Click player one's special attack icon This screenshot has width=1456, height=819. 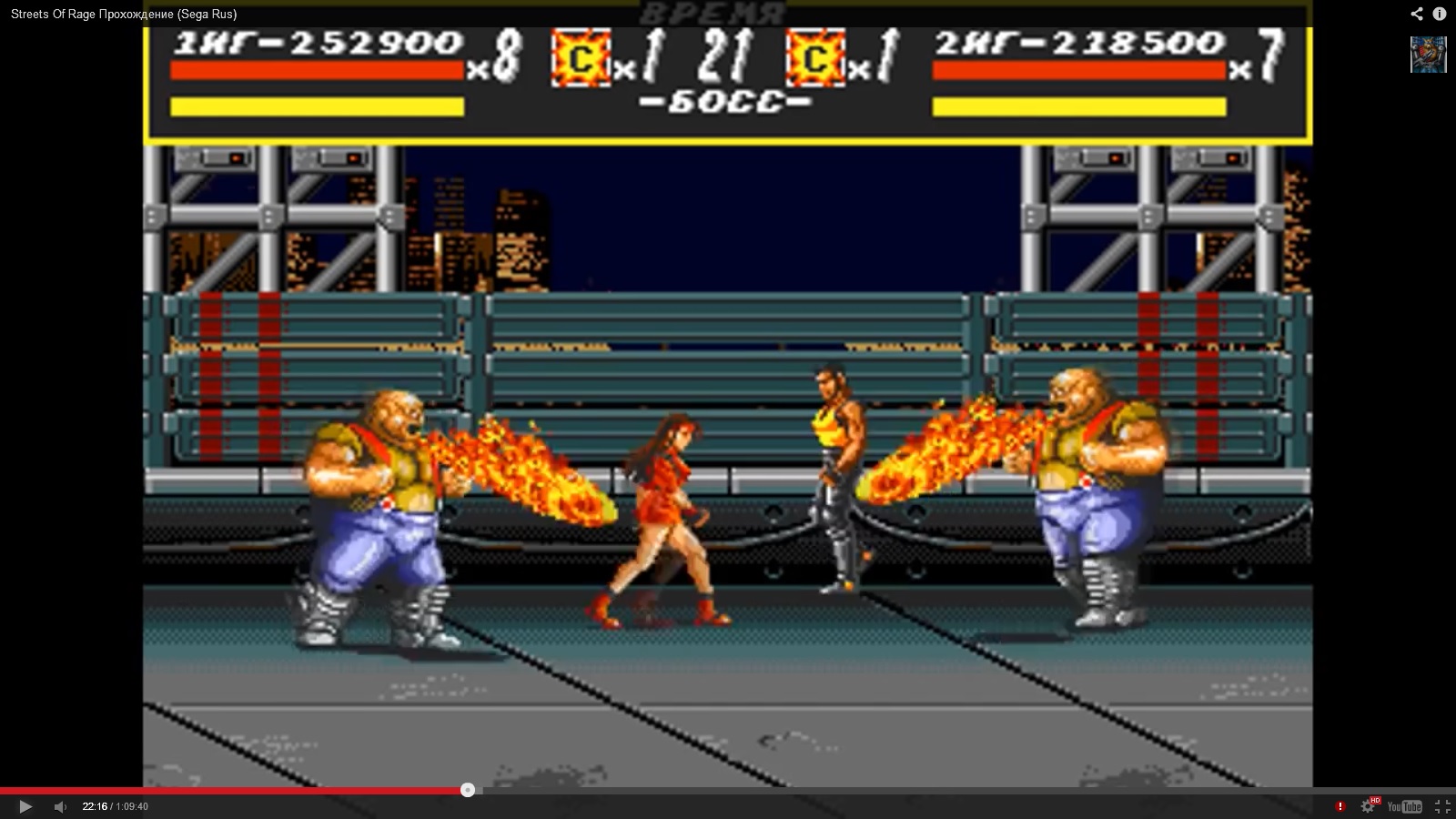[580, 59]
